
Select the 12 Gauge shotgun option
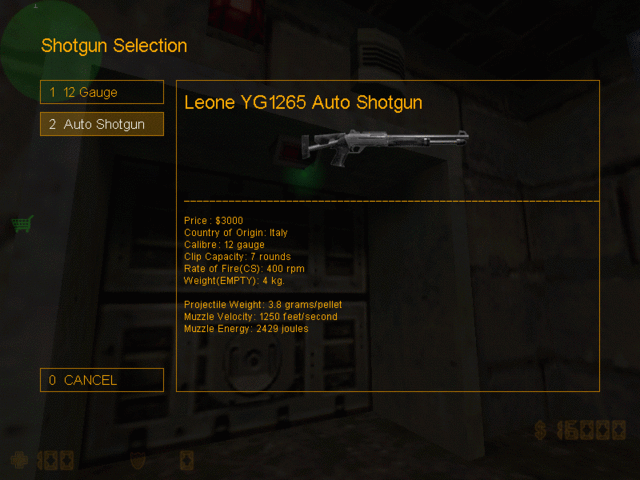(101, 92)
